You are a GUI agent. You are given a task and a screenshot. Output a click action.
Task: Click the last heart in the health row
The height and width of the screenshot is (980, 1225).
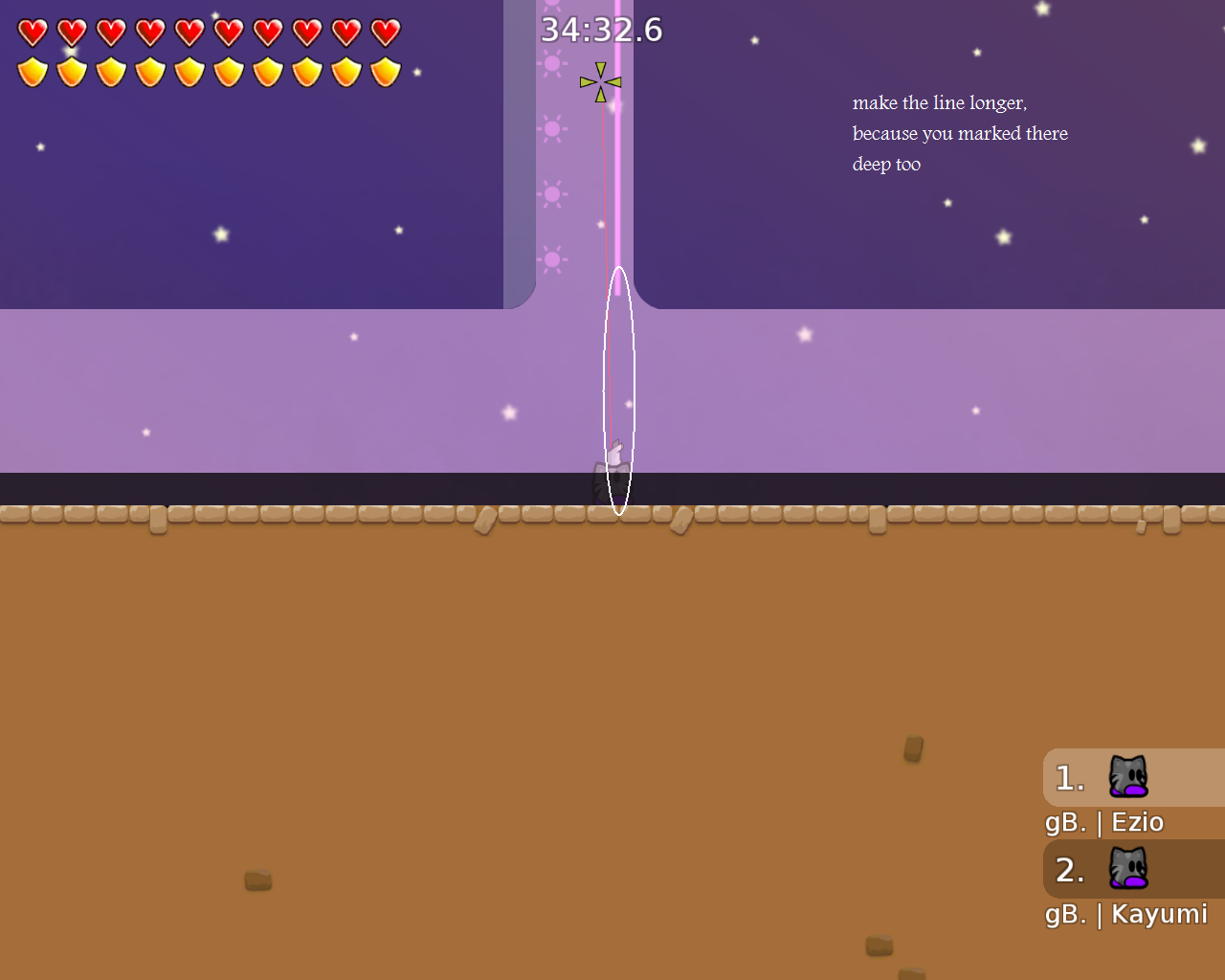[x=384, y=30]
